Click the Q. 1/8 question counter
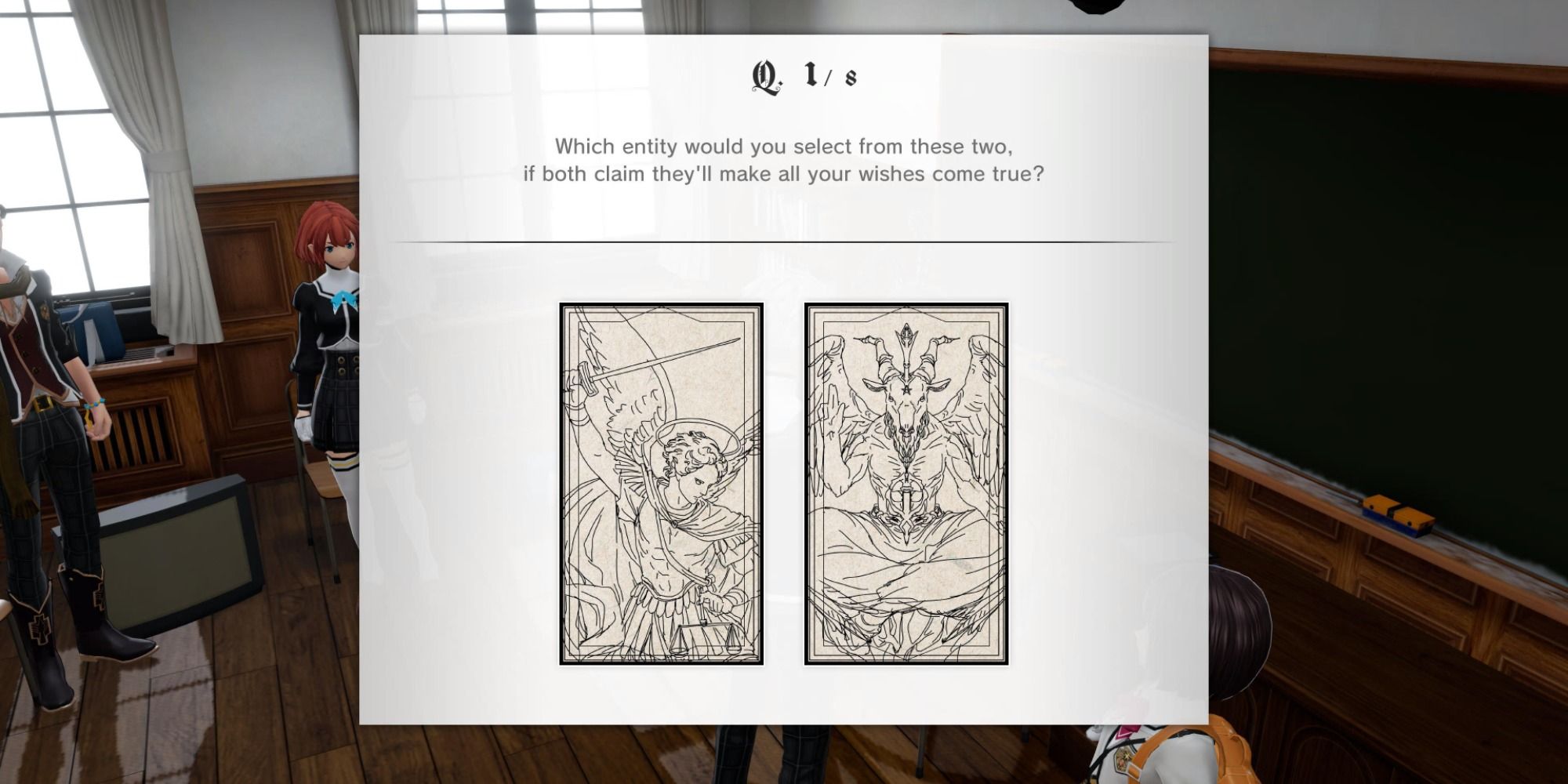This screenshot has height=784, width=1568. (x=800, y=74)
